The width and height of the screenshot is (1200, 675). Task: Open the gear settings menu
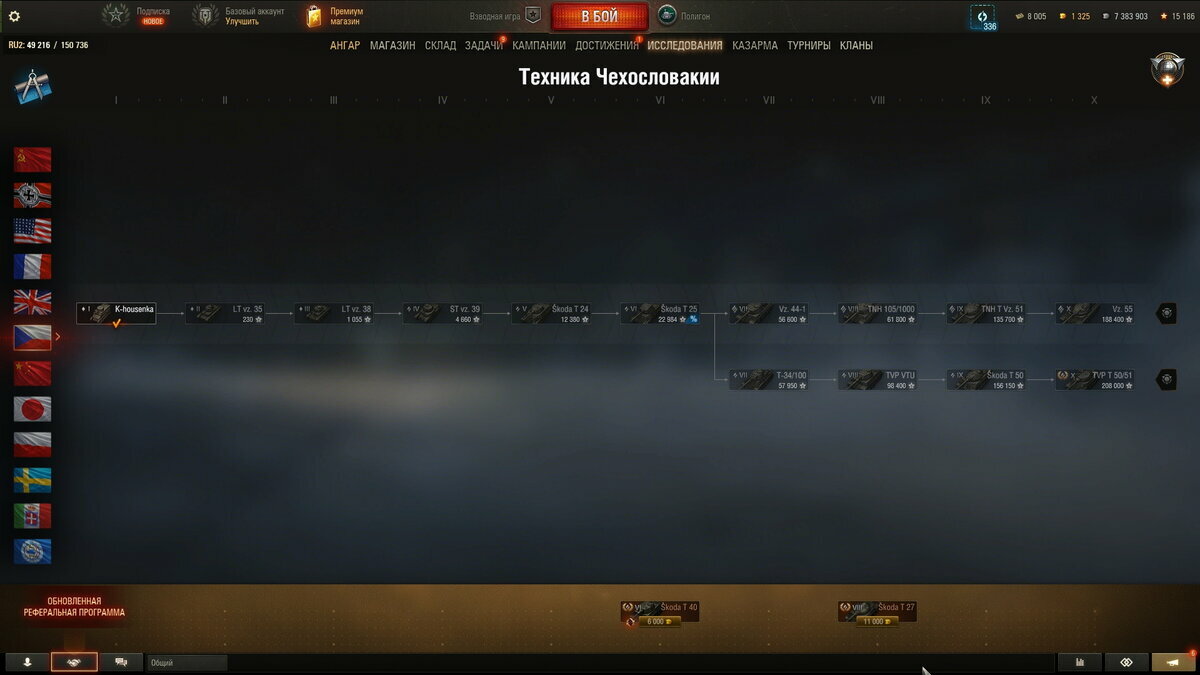pos(14,16)
